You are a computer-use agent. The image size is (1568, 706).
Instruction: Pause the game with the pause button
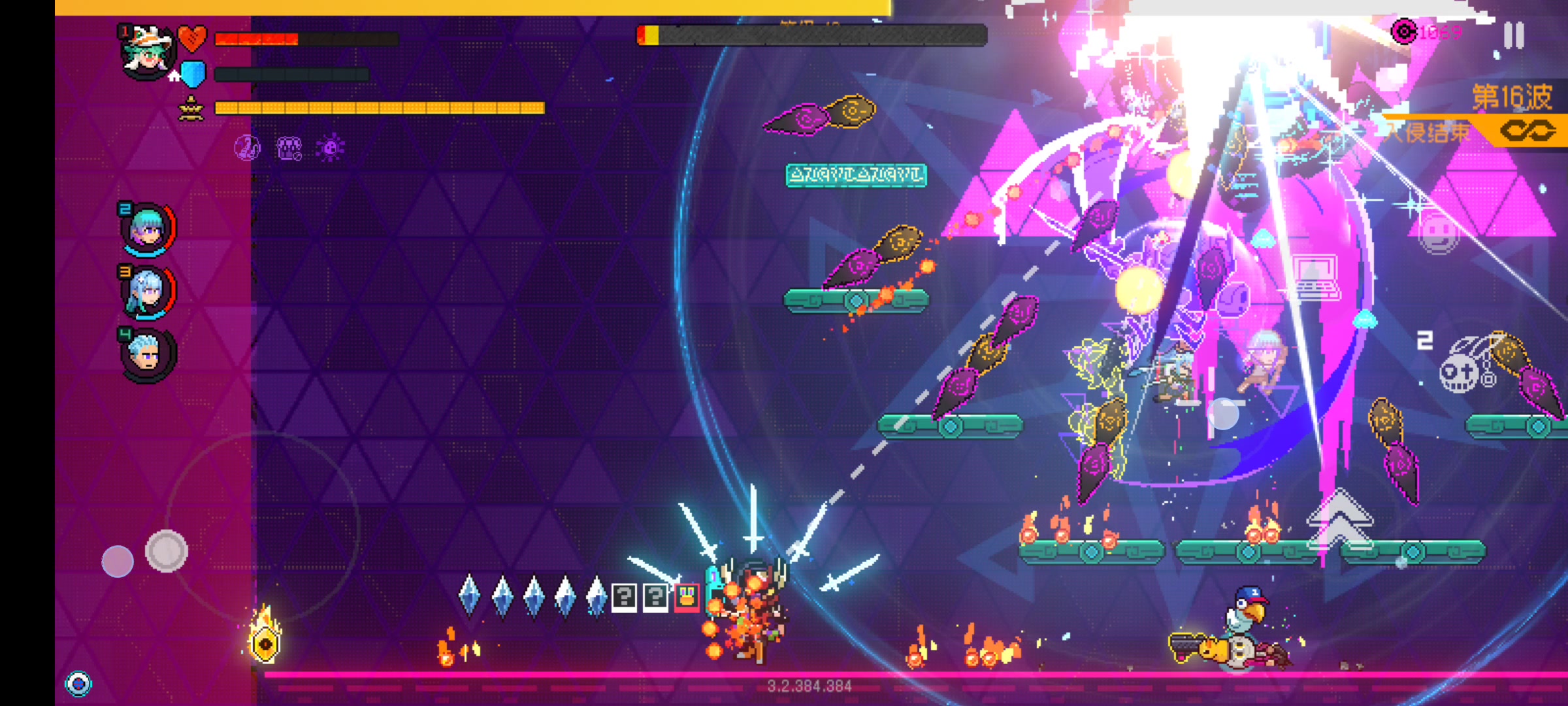pos(1513,35)
